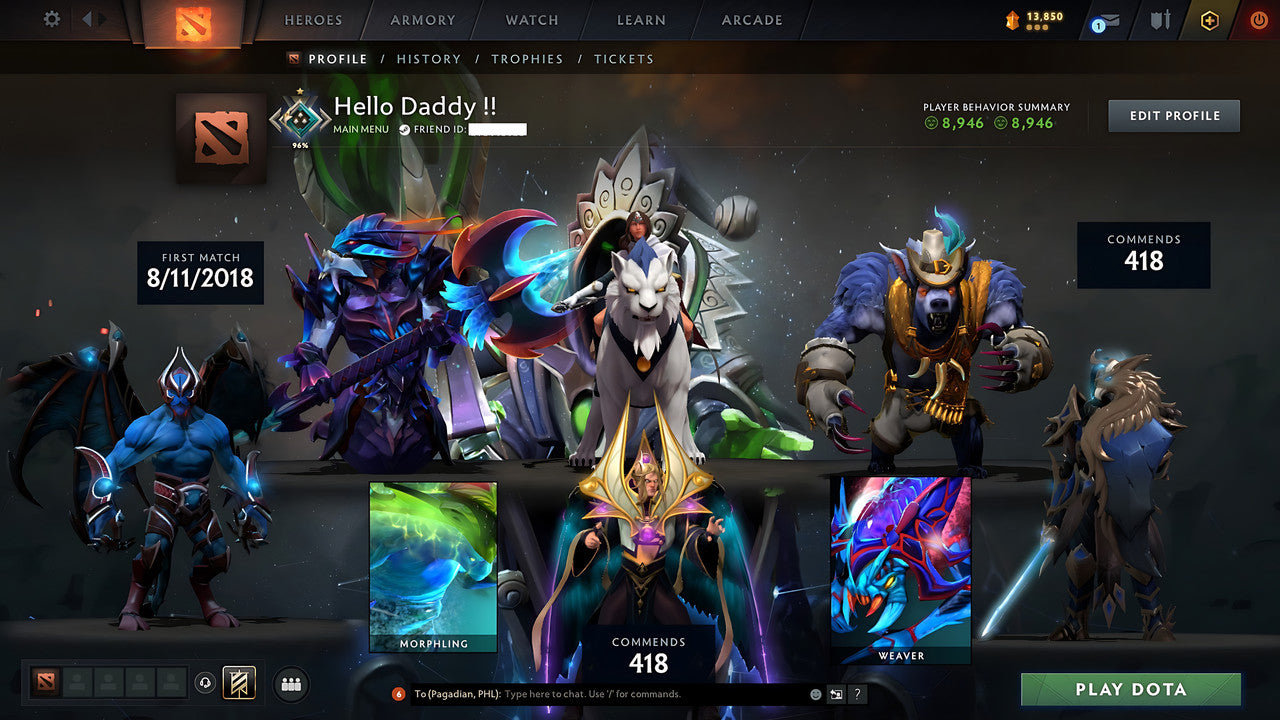
Task: Switch to the HISTORY tab
Action: pyautogui.click(x=429, y=59)
